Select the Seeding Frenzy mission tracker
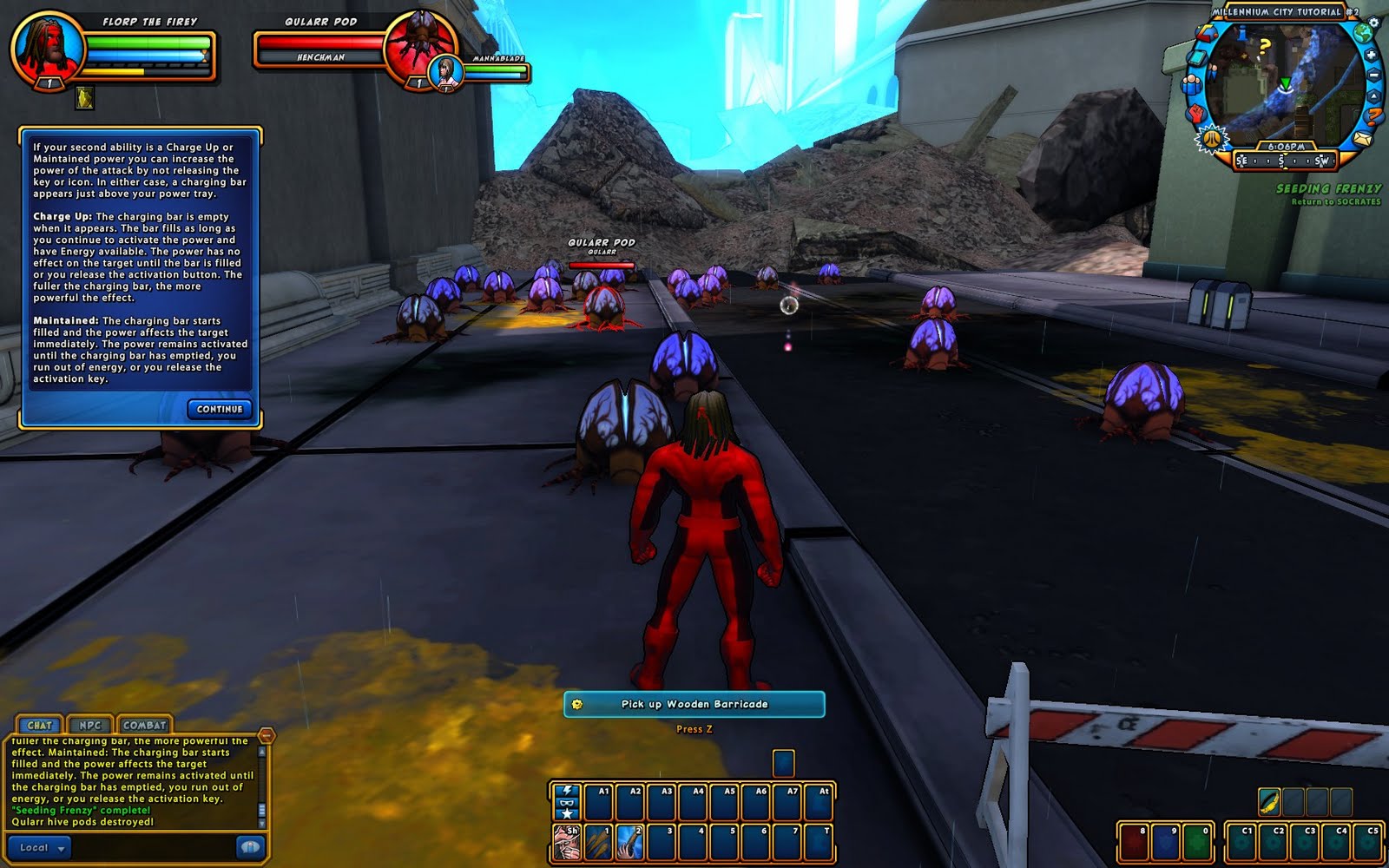 [1328, 188]
